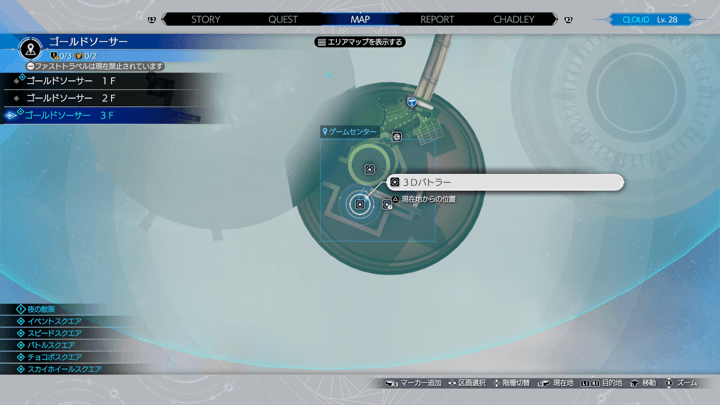Select スカイホイールスクエア in the location list
The height and width of the screenshot is (405, 720).
[x=64, y=369]
